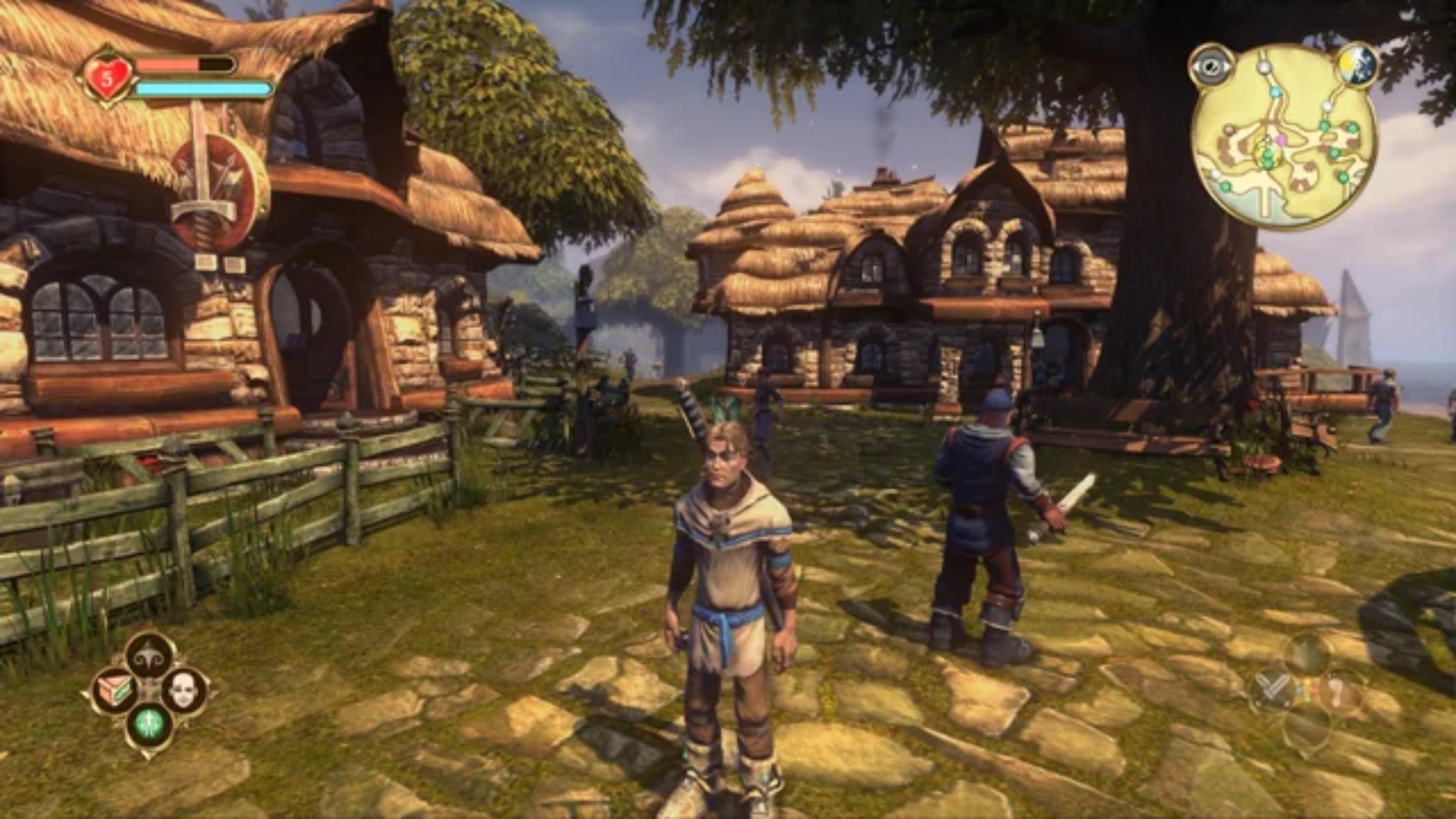Click the purple quest marker on the minimap
The height and width of the screenshot is (819, 1456).
(1281, 141)
